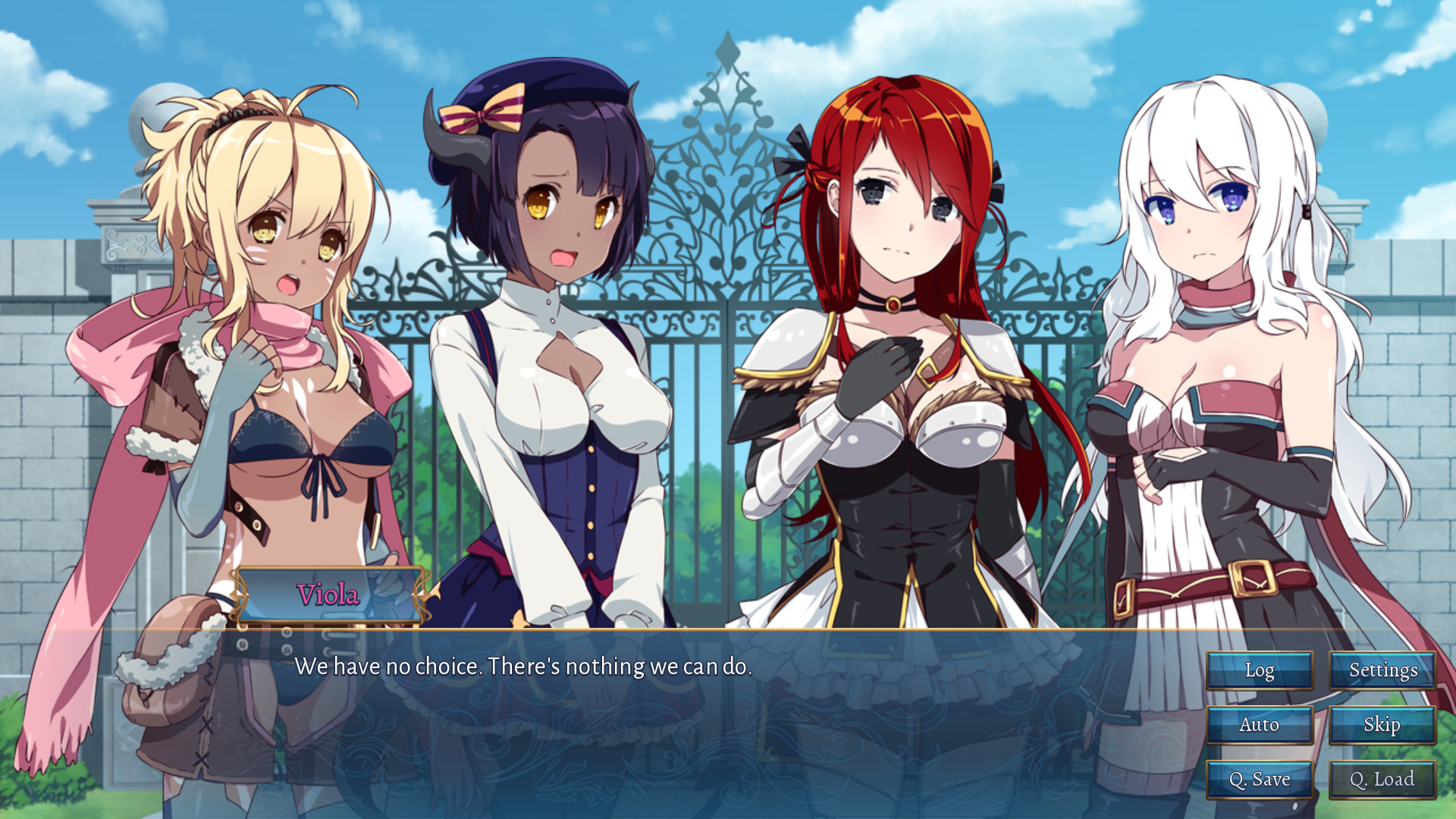This screenshot has height=819, width=1456.
Task: Open the message Log
Action: click(x=1259, y=670)
